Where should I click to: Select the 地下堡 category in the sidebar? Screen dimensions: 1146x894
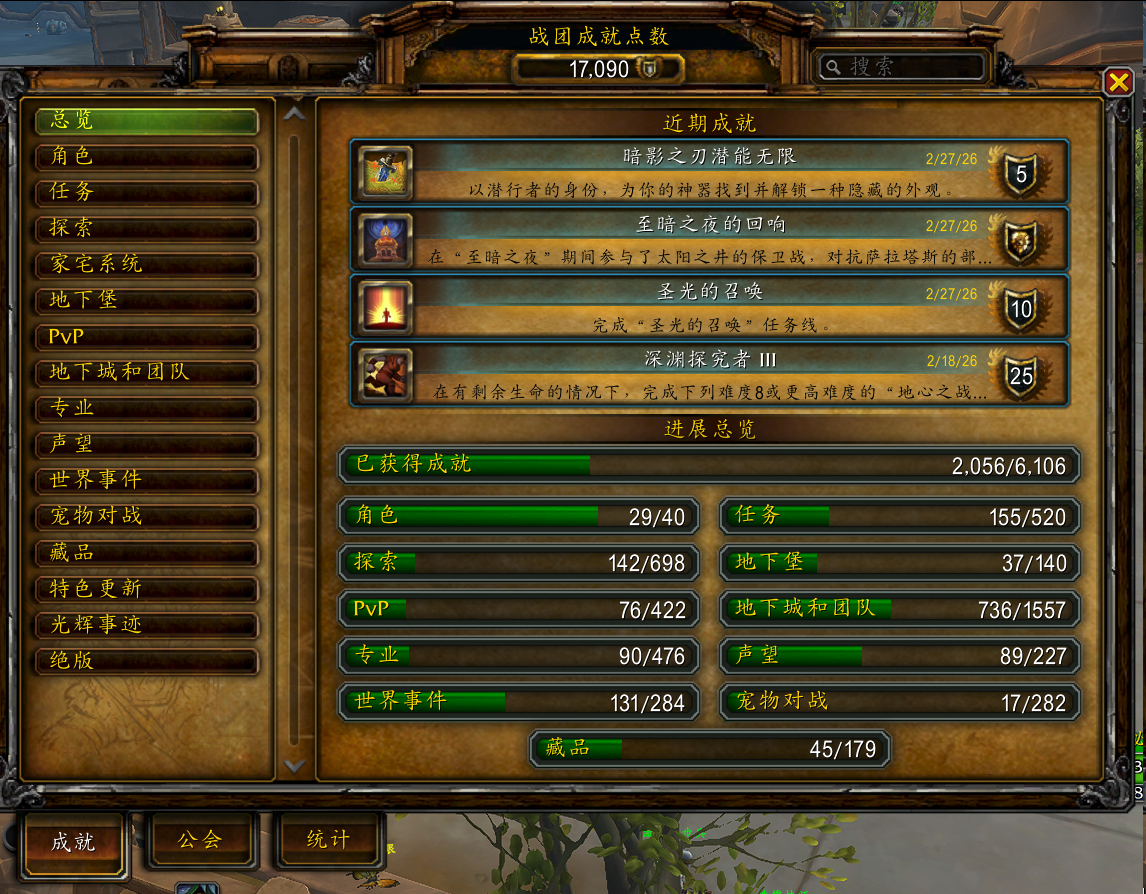point(146,301)
